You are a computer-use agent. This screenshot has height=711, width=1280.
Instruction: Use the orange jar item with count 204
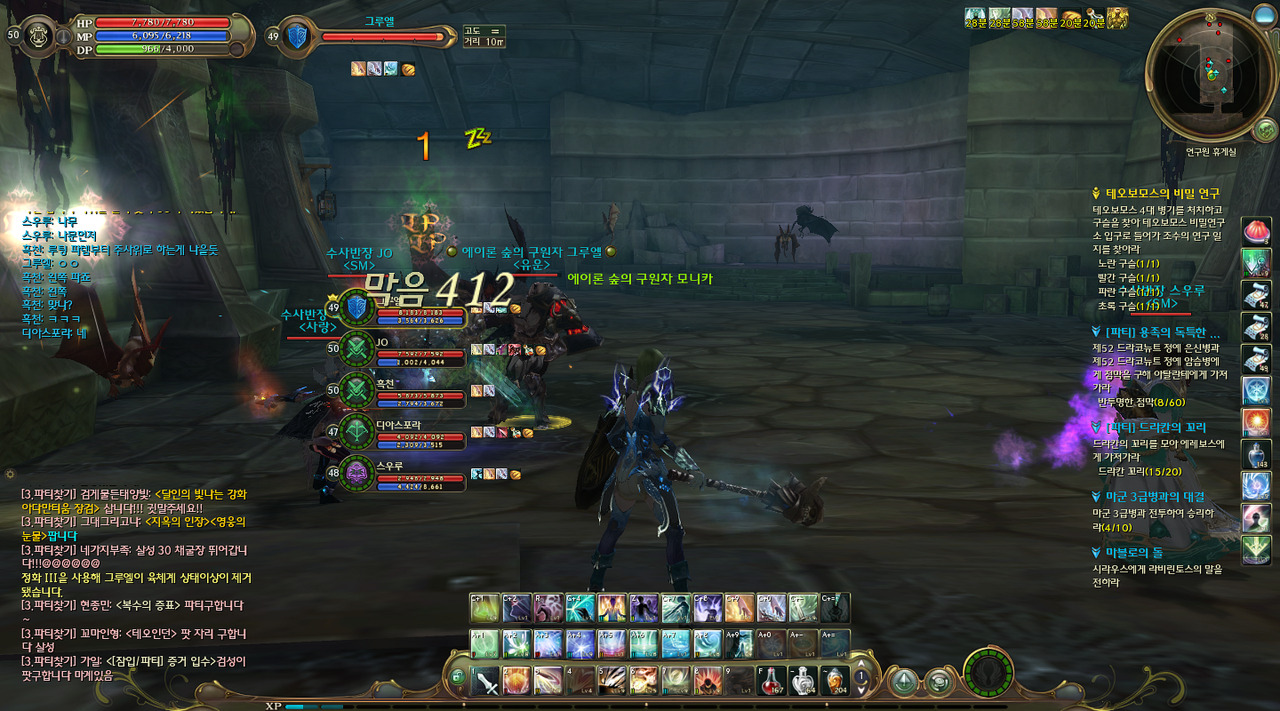pyautogui.click(x=834, y=680)
